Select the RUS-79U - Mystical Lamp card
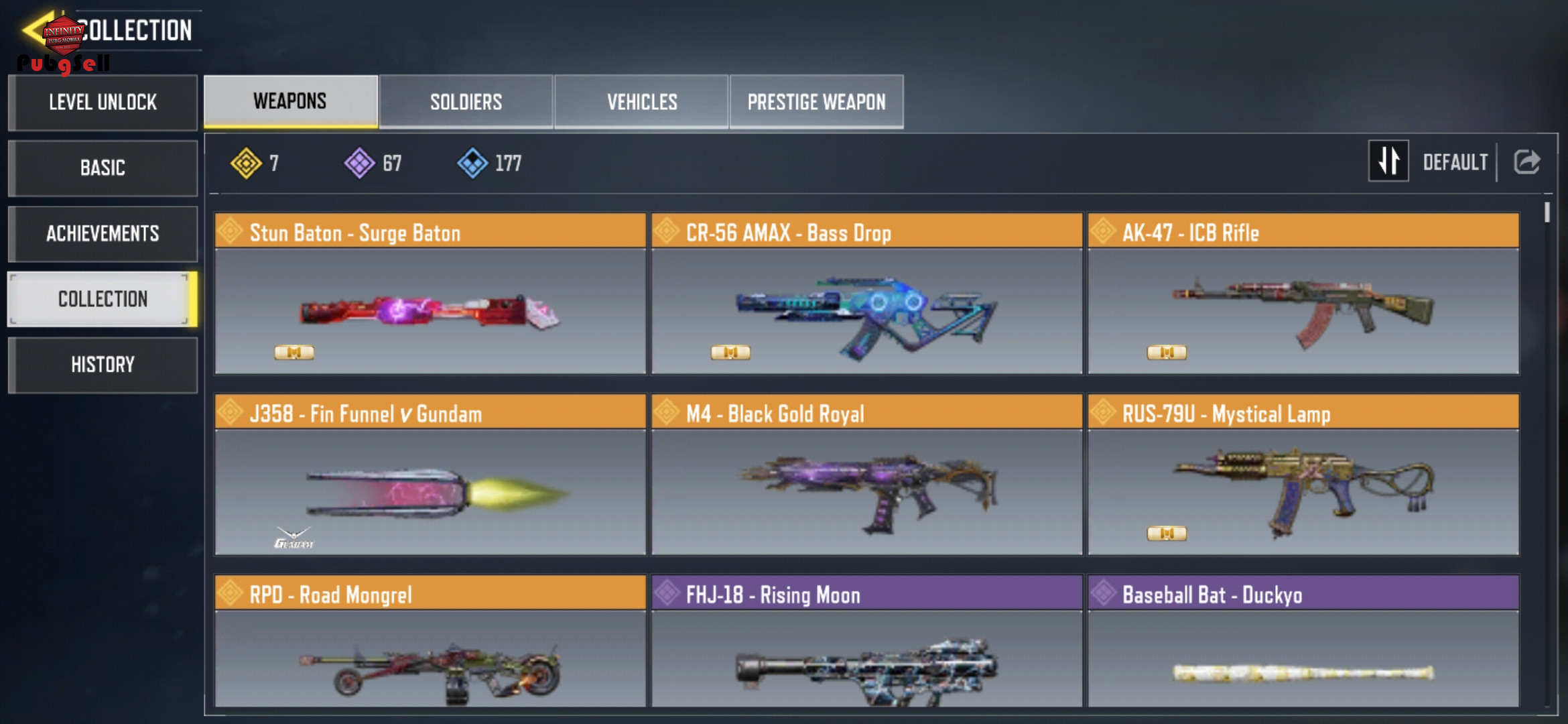1568x724 pixels. pyautogui.click(x=1303, y=475)
